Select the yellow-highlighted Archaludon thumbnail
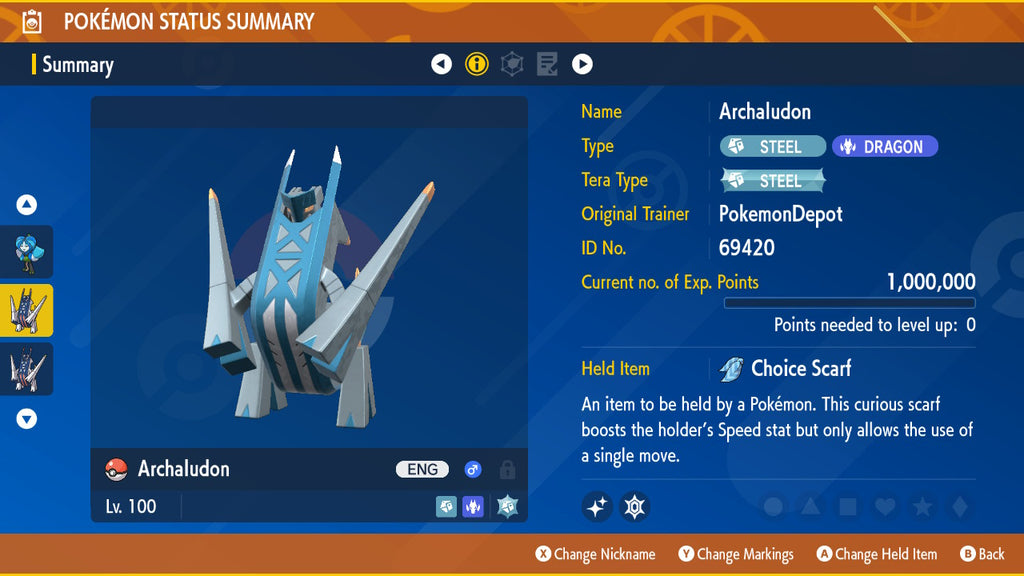This screenshot has width=1024, height=576. [27, 310]
